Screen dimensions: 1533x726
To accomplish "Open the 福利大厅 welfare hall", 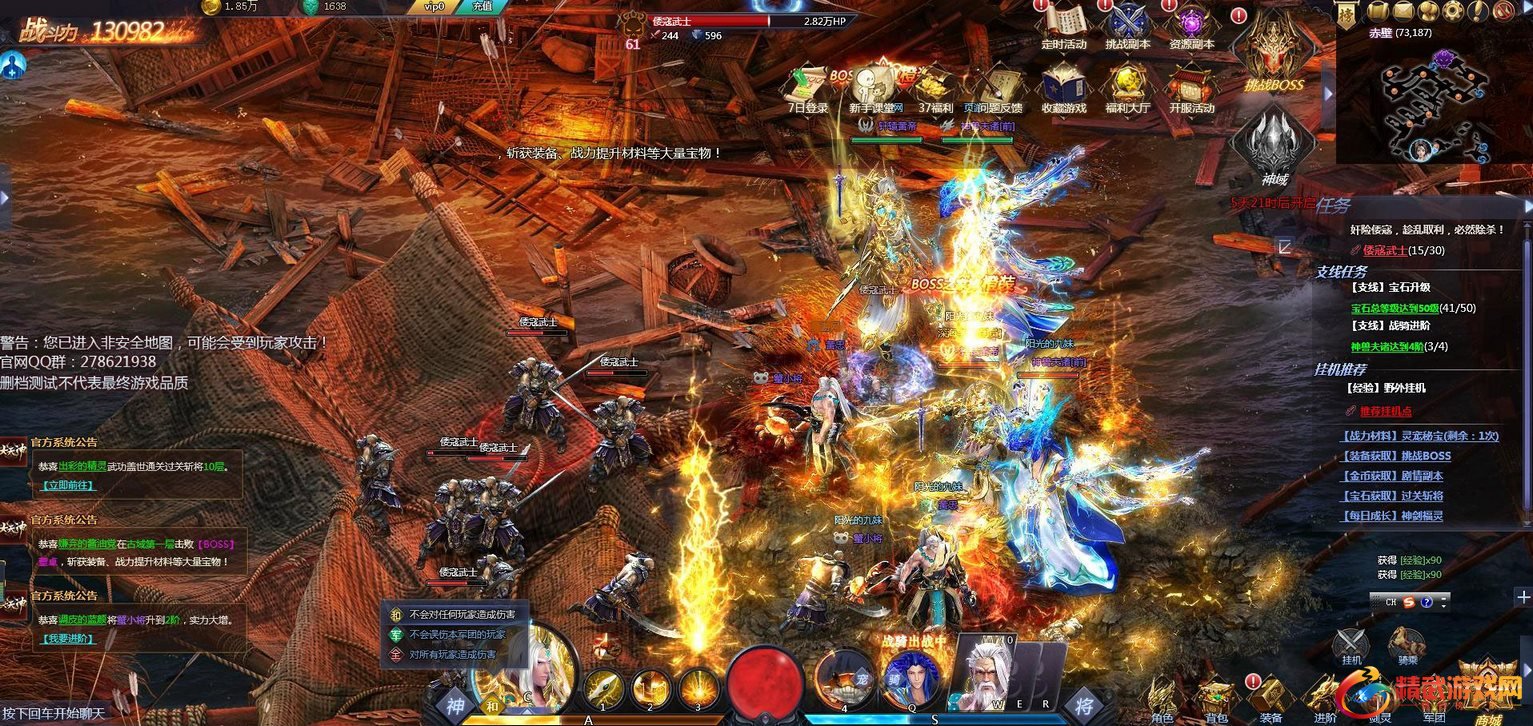I will [x=1128, y=85].
